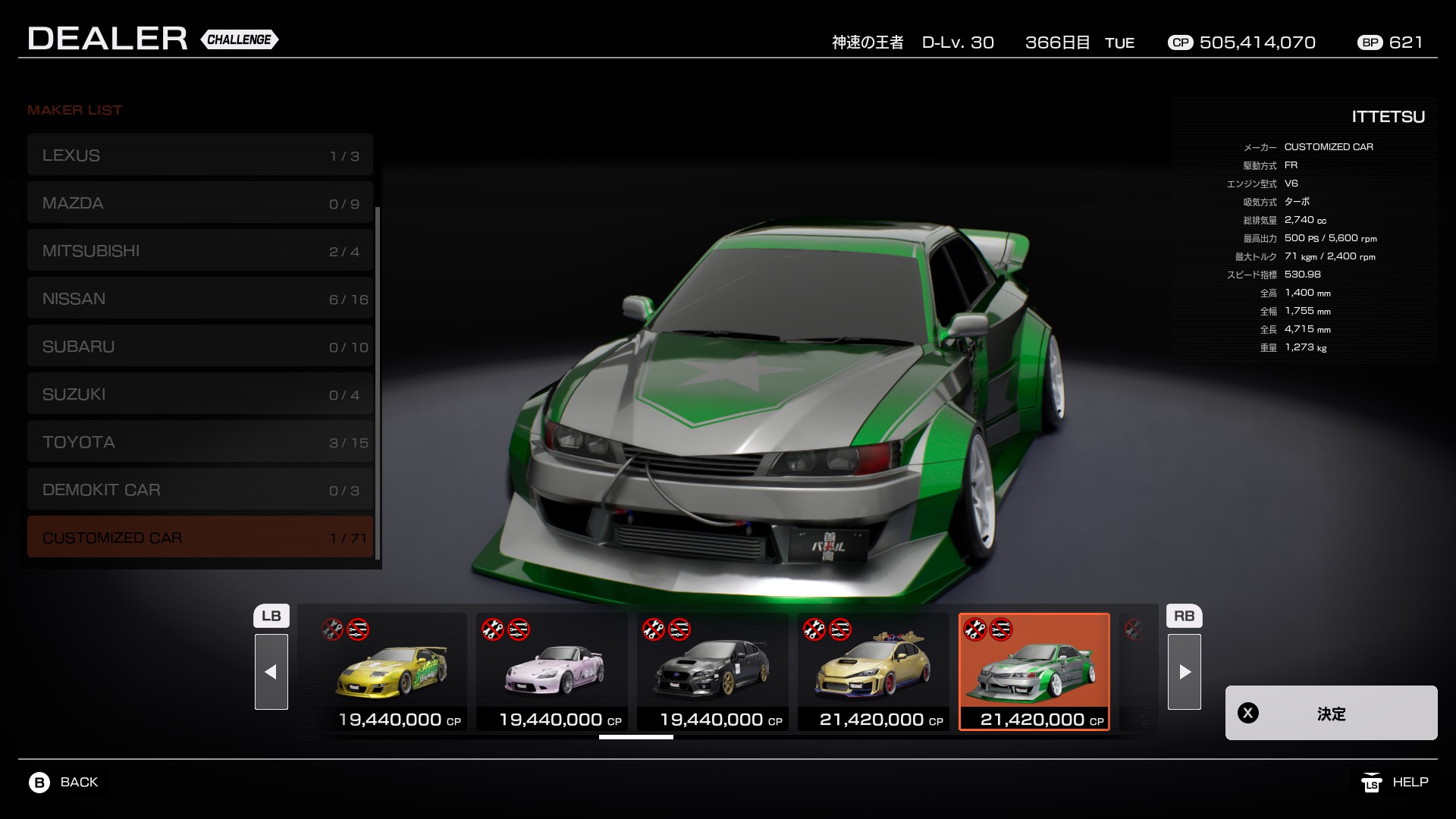Image resolution: width=1456 pixels, height=819 pixels.
Task: Select the CUSTOMIZED CAR category
Action: pyautogui.click(x=200, y=538)
